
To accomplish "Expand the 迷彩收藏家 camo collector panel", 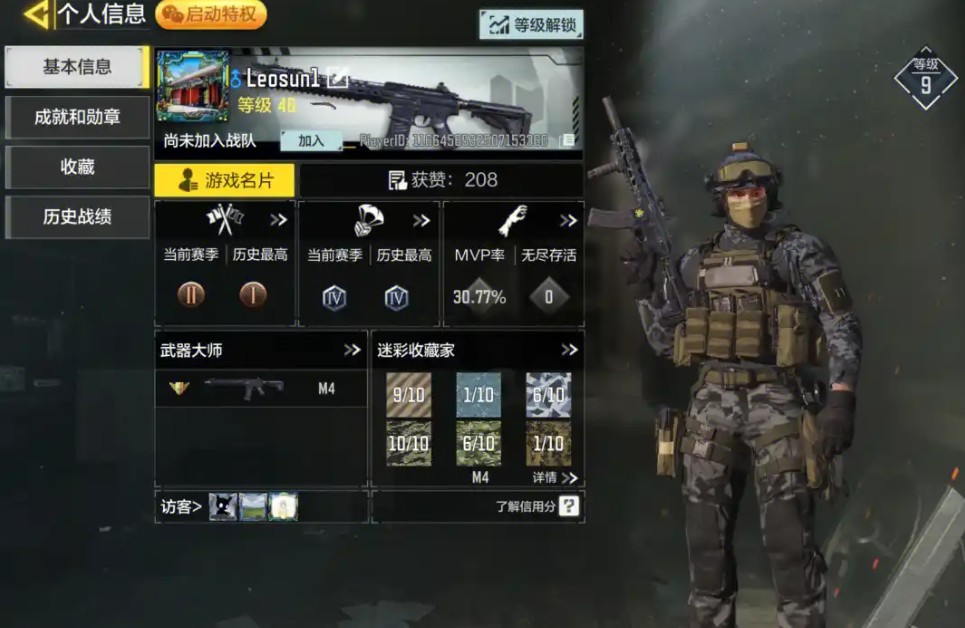I will click(569, 350).
